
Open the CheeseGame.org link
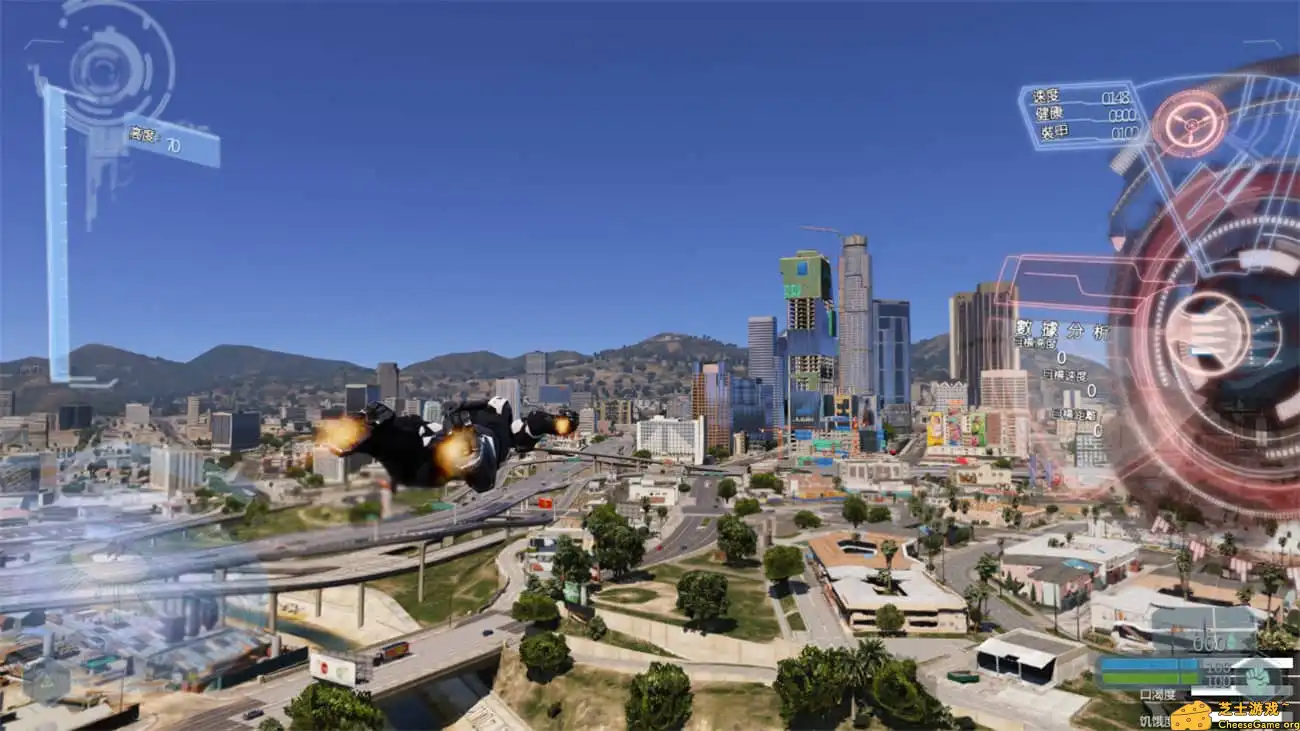(x=1258, y=724)
